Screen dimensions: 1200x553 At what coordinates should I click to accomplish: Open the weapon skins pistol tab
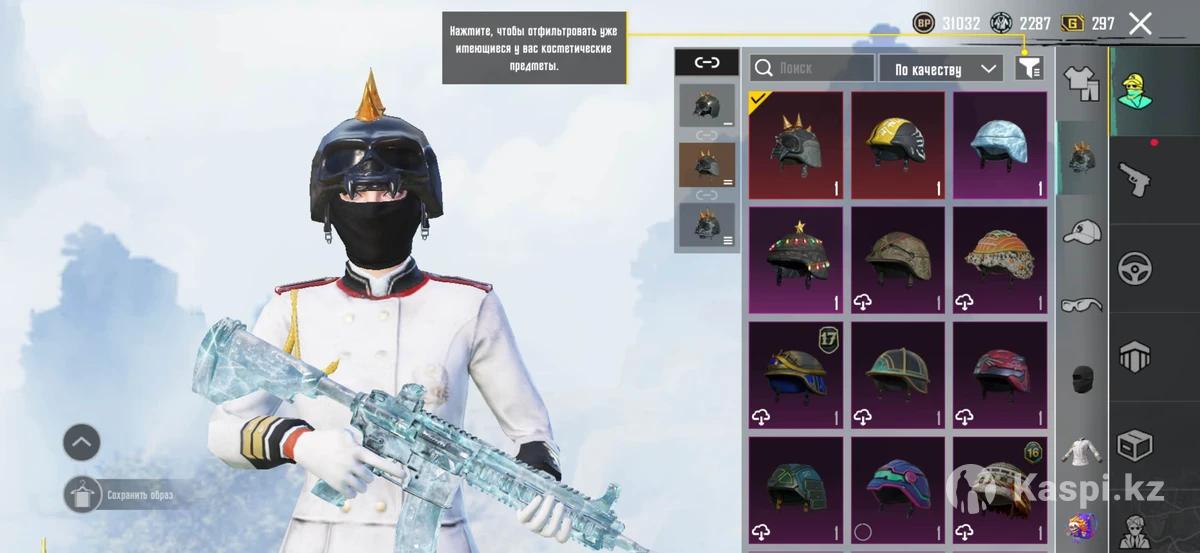pyautogui.click(x=1135, y=178)
